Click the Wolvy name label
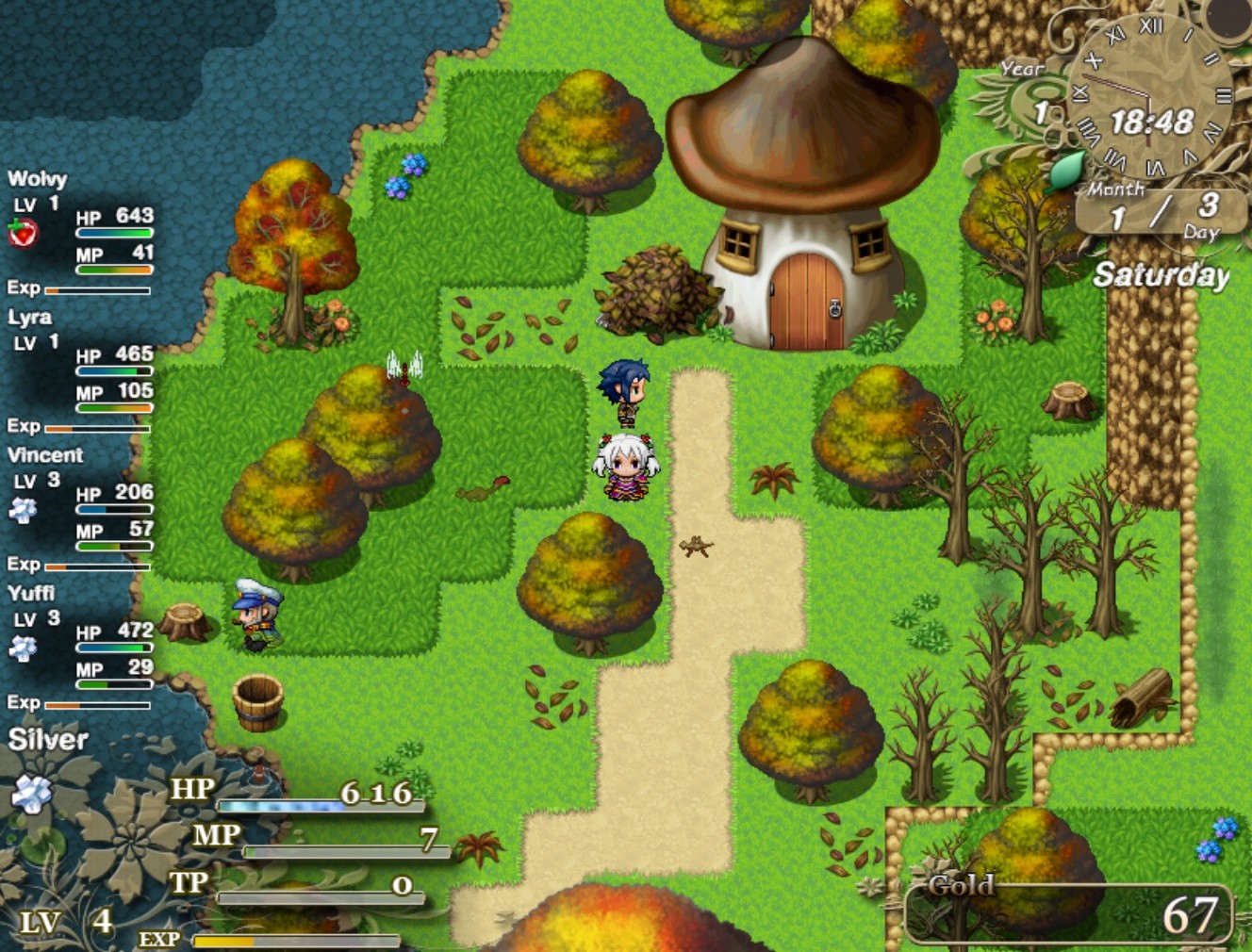Image resolution: width=1252 pixels, height=952 pixels. 40,179
